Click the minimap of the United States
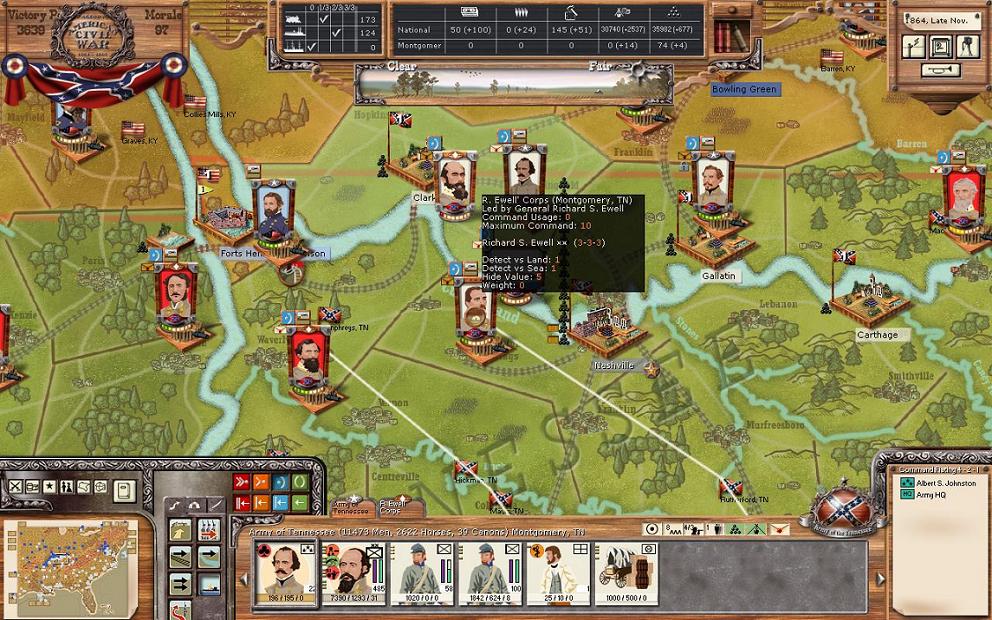Image resolution: width=992 pixels, height=620 pixels. click(x=68, y=565)
